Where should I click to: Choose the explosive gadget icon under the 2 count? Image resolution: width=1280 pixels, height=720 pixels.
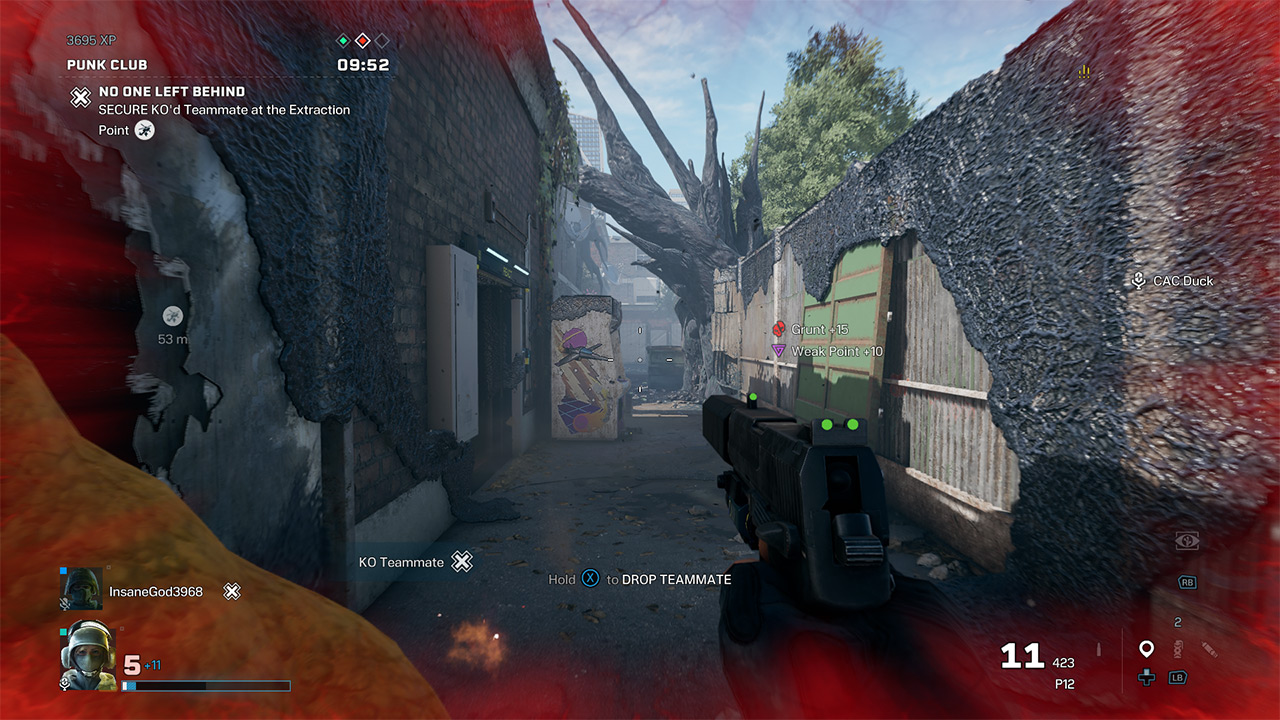pos(1178,648)
